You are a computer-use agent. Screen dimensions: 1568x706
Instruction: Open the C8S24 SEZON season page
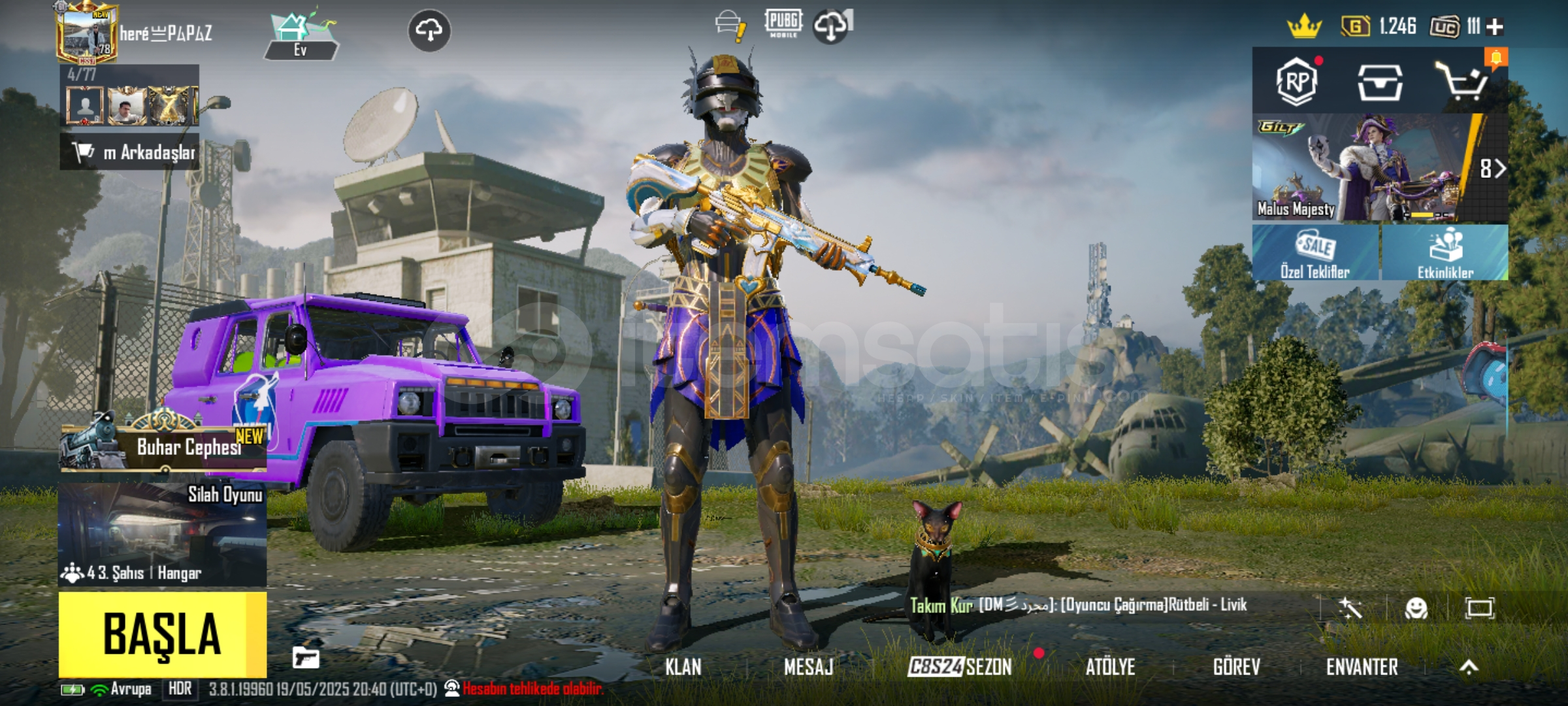(960, 667)
